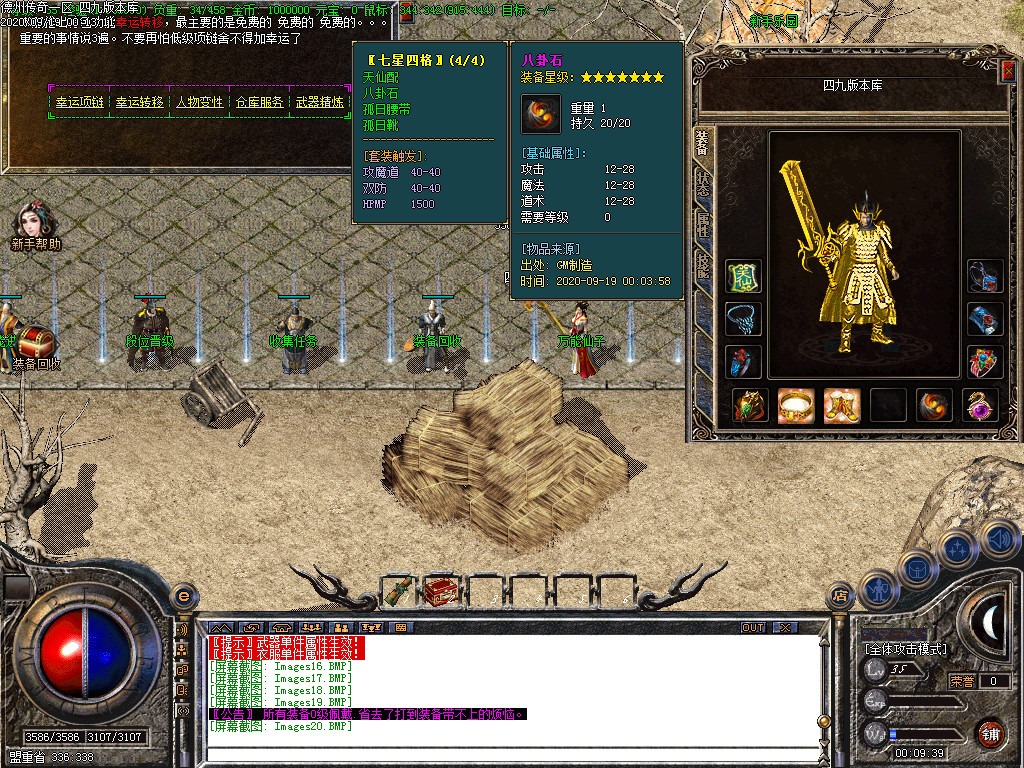The height and width of the screenshot is (768, 1024).
Task: Select the 人物变性 link
Action: click(200, 102)
